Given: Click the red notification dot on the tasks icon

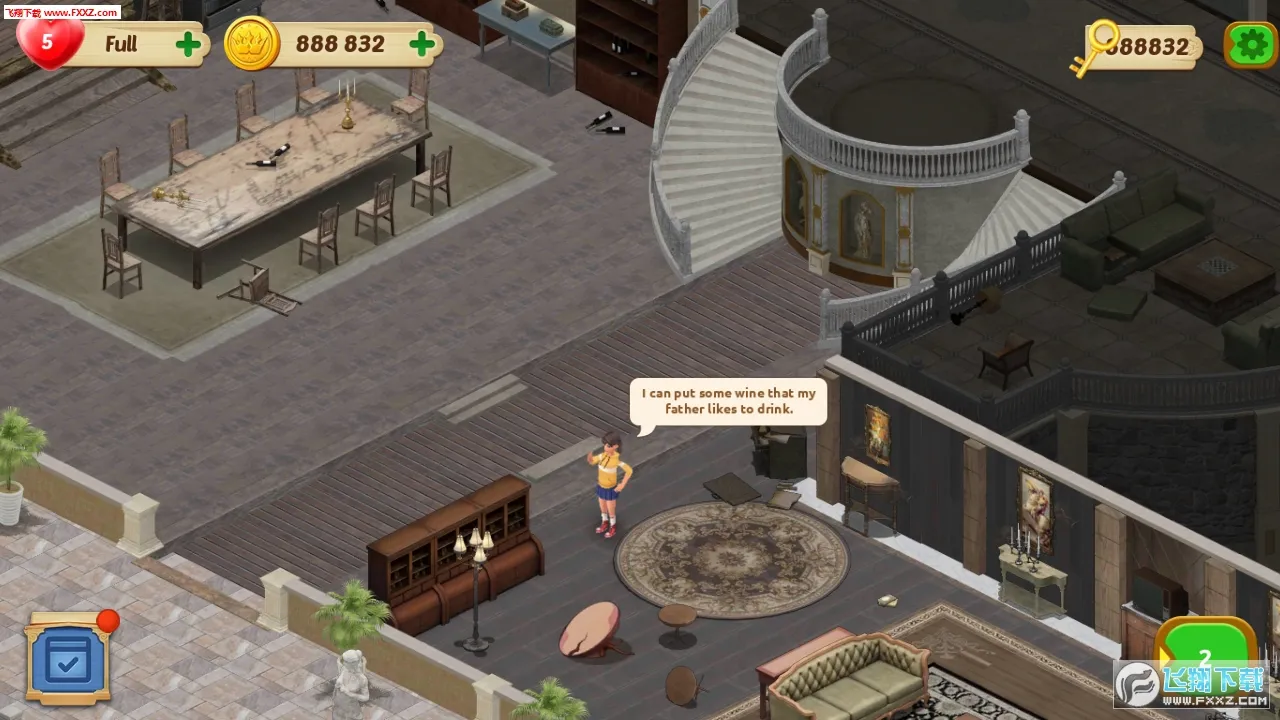Looking at the screenshot, I should 106,618.
